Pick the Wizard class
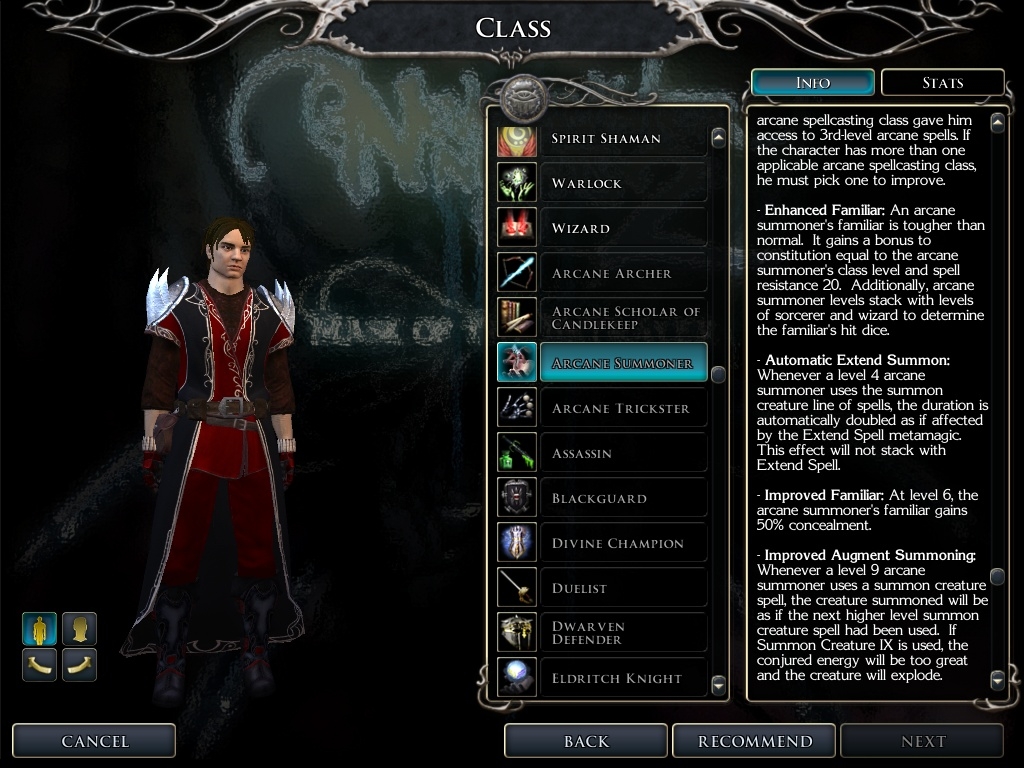Screen dimensions: 1024x768 pos(605,228)
